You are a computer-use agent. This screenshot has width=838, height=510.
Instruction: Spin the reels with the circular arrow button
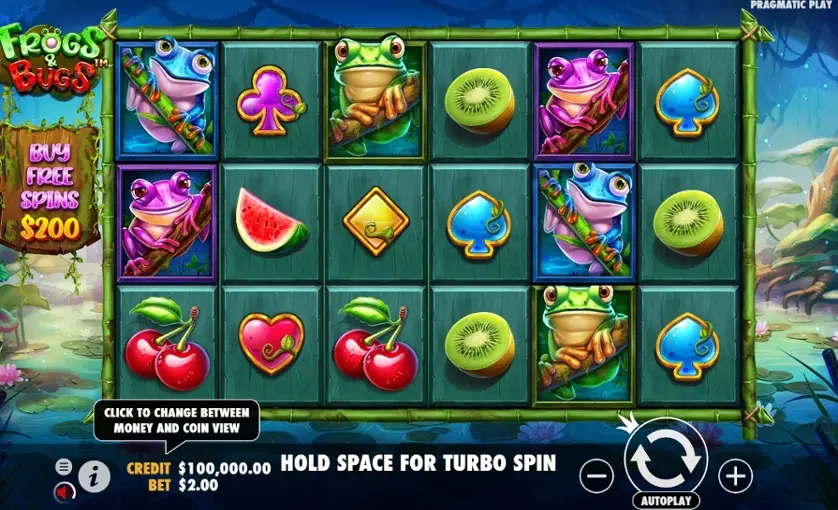tap(666, 457)
